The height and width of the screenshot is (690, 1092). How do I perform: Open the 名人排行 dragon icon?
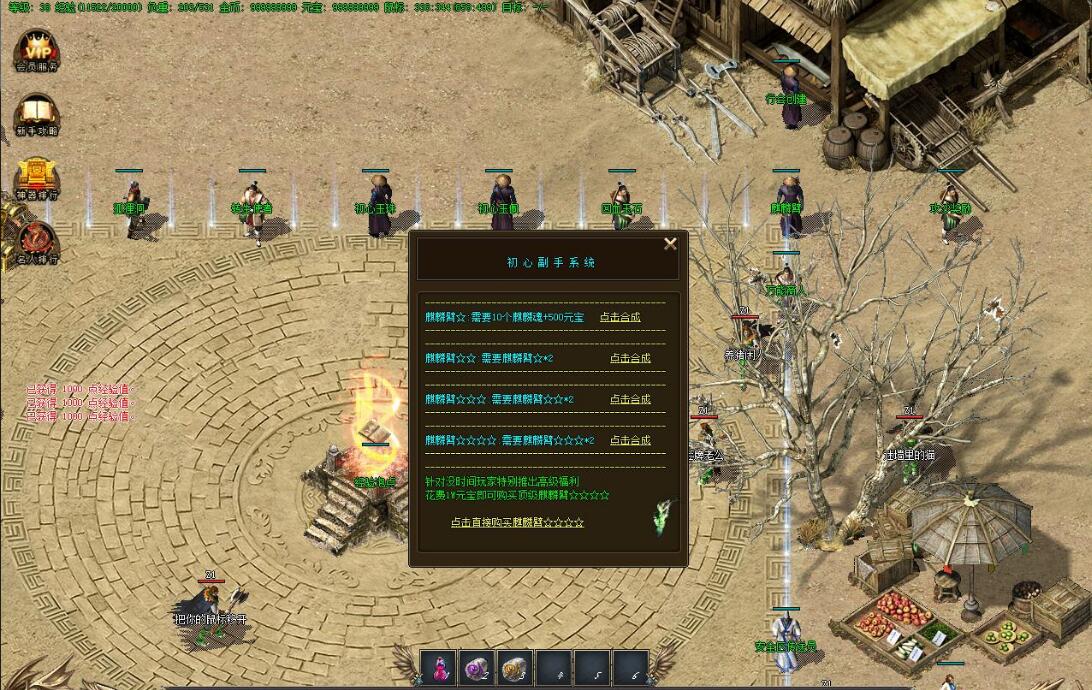coord(37,240)
